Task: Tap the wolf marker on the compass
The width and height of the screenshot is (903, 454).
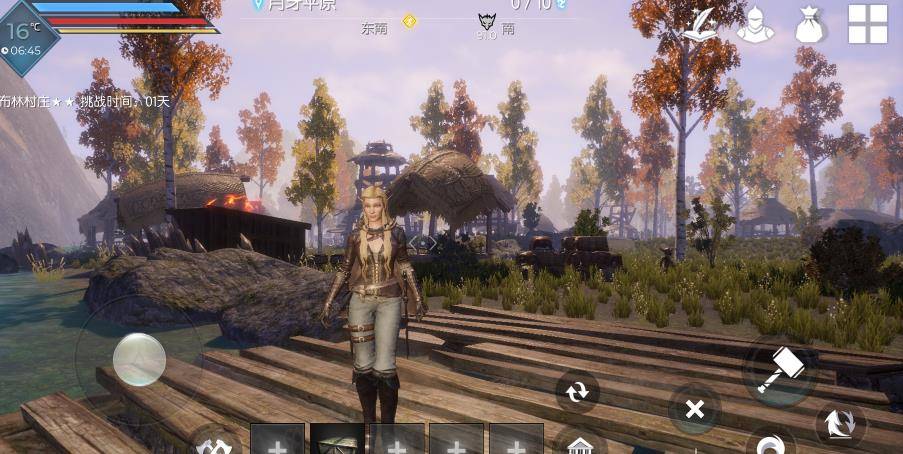Action: [486, 22]
